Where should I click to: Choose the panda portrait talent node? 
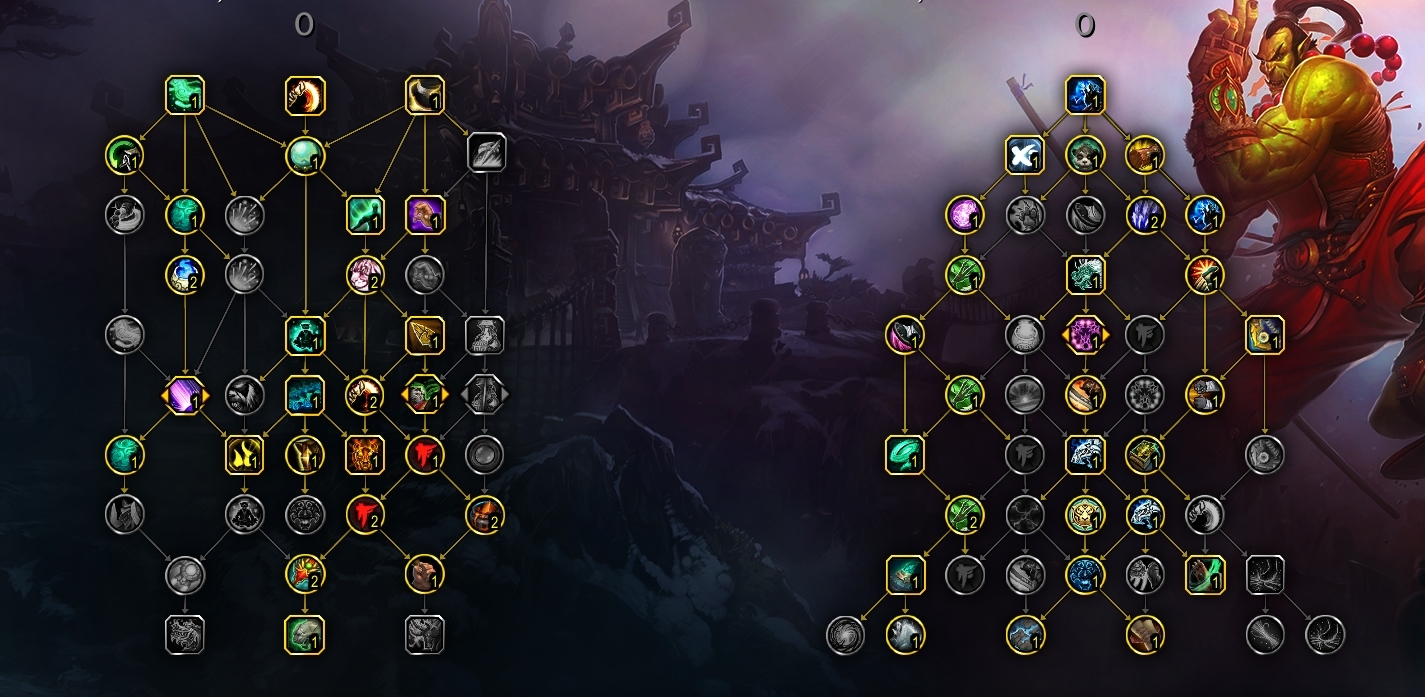[1085, 155]
